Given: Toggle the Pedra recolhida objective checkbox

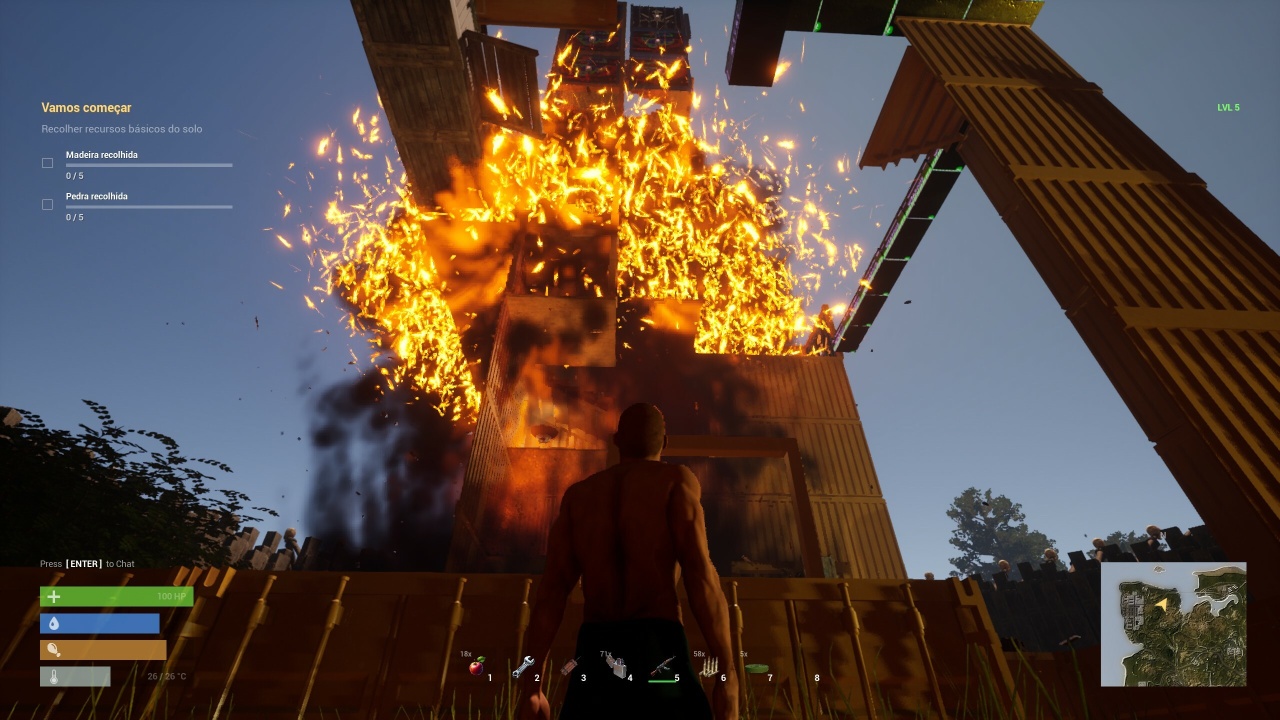Looking at the screenshot, I should (x=47, y=204).
